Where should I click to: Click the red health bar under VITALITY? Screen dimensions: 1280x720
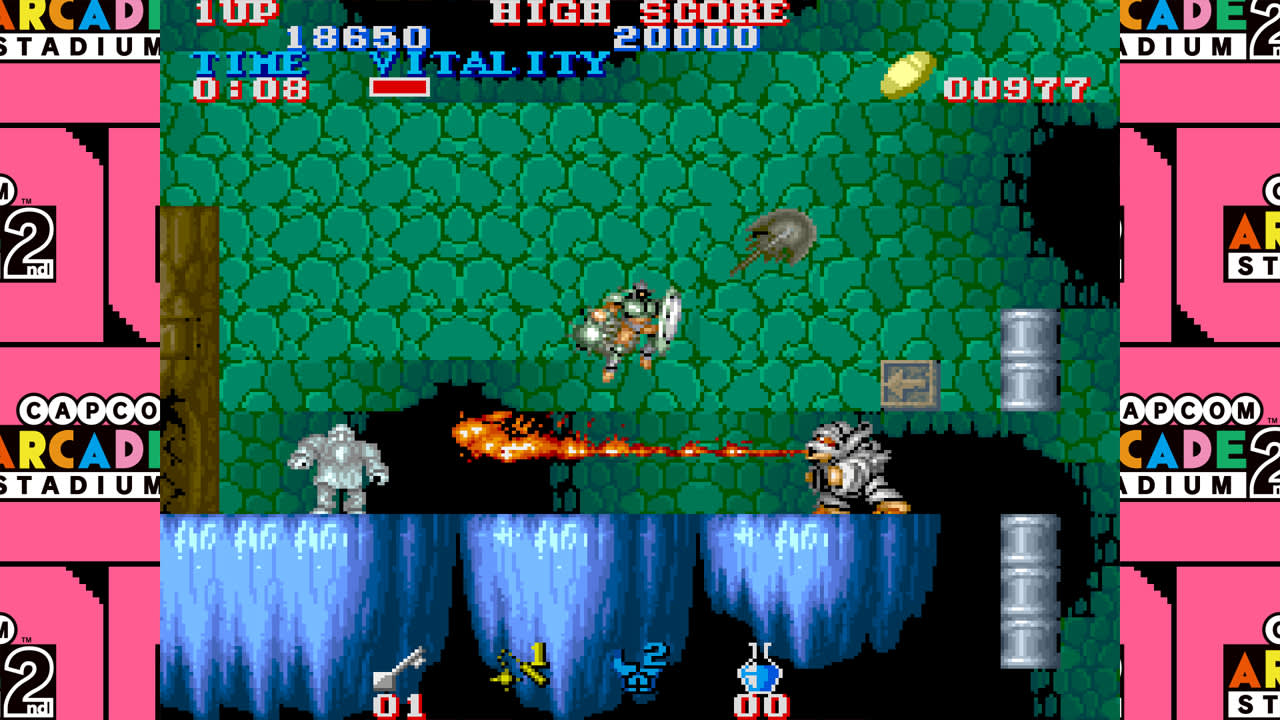pyautogui.click(x=403, y=87)
